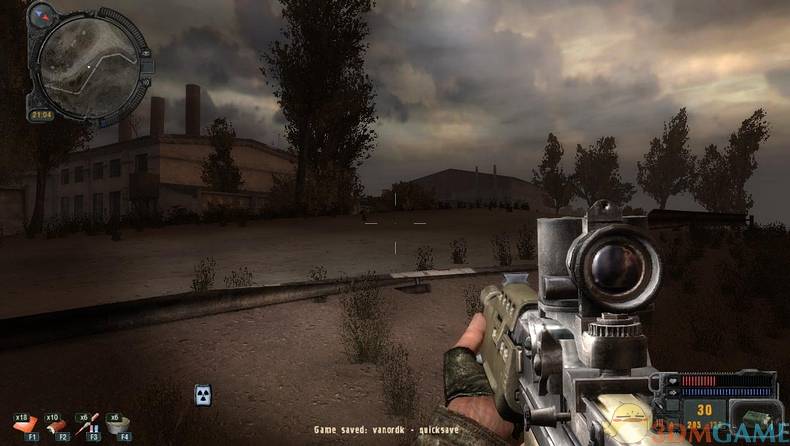Use the F1 quick slot item
This screenshot has width=790, height=446.
[26, 427]
